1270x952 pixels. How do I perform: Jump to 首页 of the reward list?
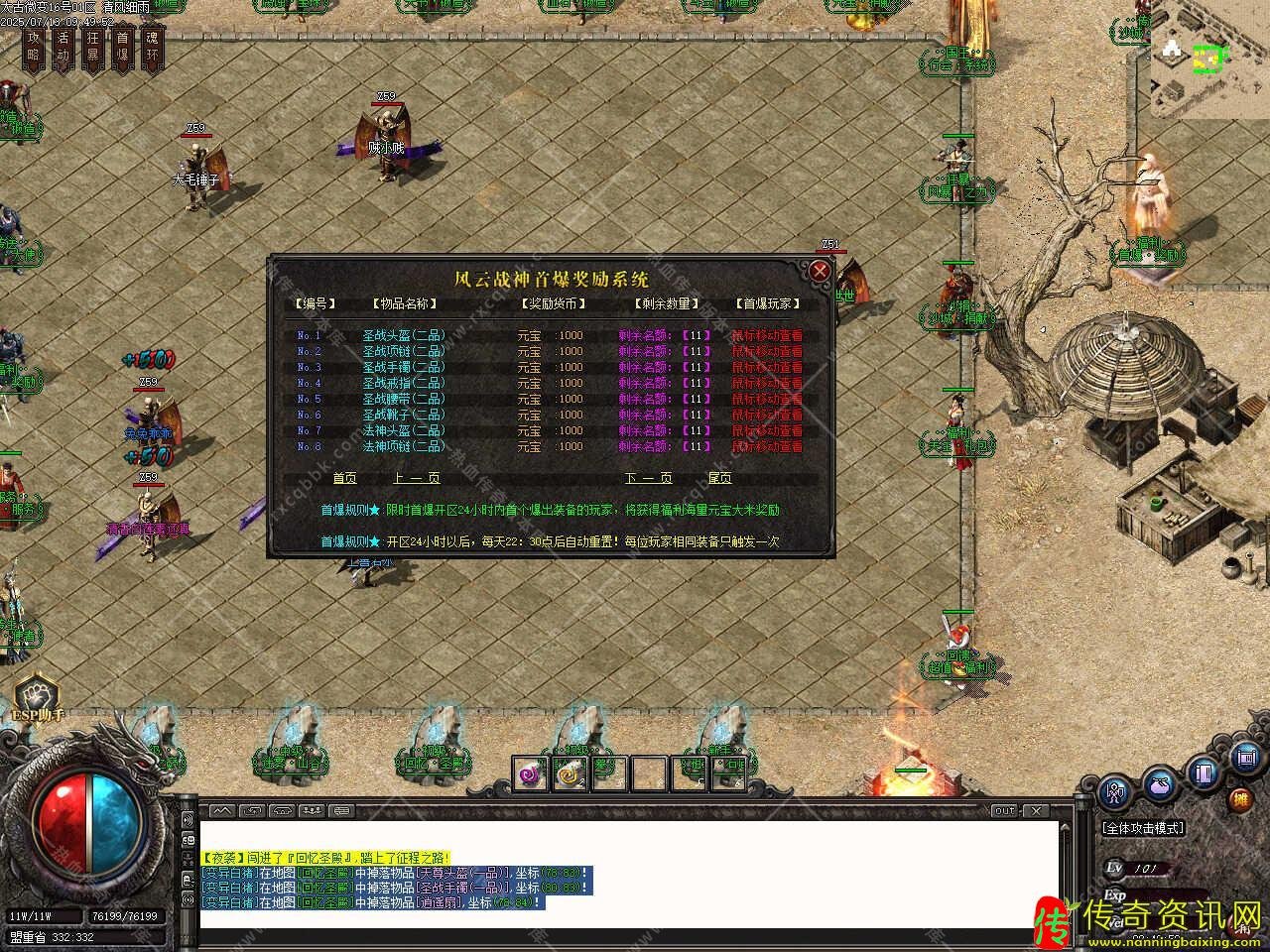click(x=344, y=478)
